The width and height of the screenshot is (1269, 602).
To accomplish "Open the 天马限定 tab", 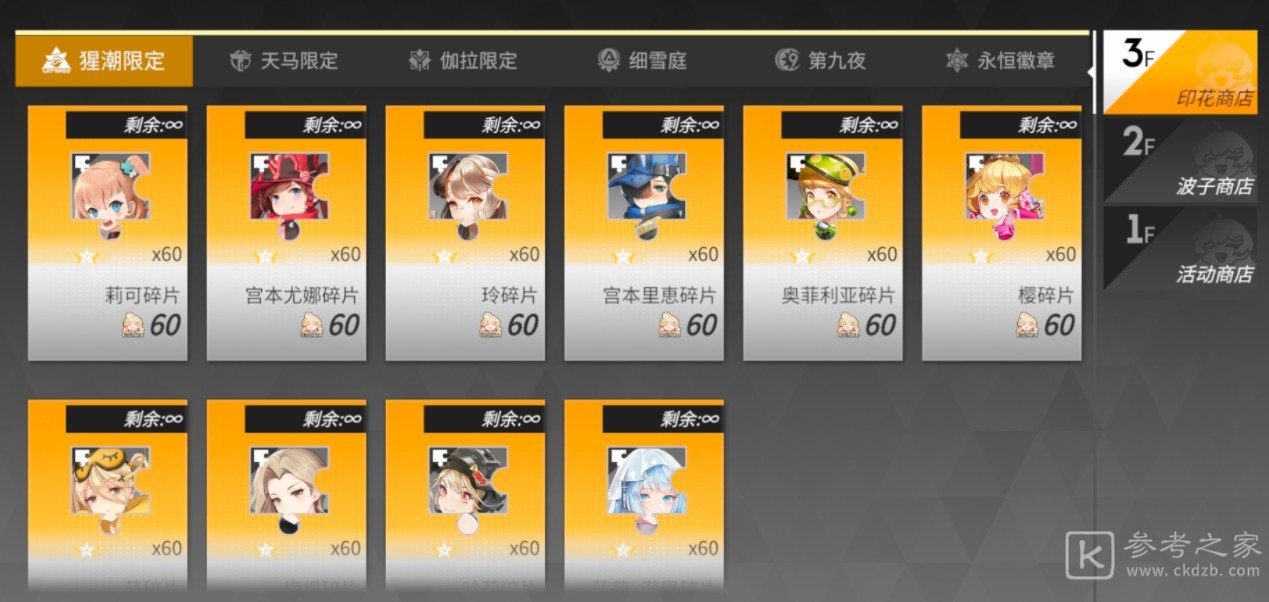I will [284, 61].
